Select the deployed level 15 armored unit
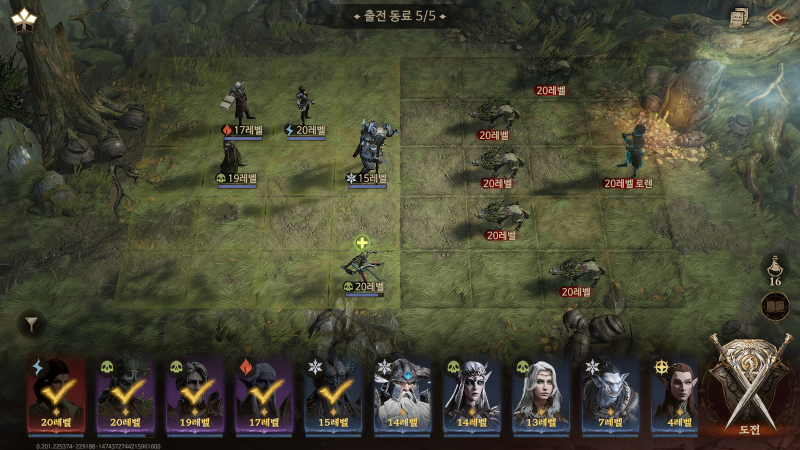This screenshot has height=450, width=800. tap(368, 150)
